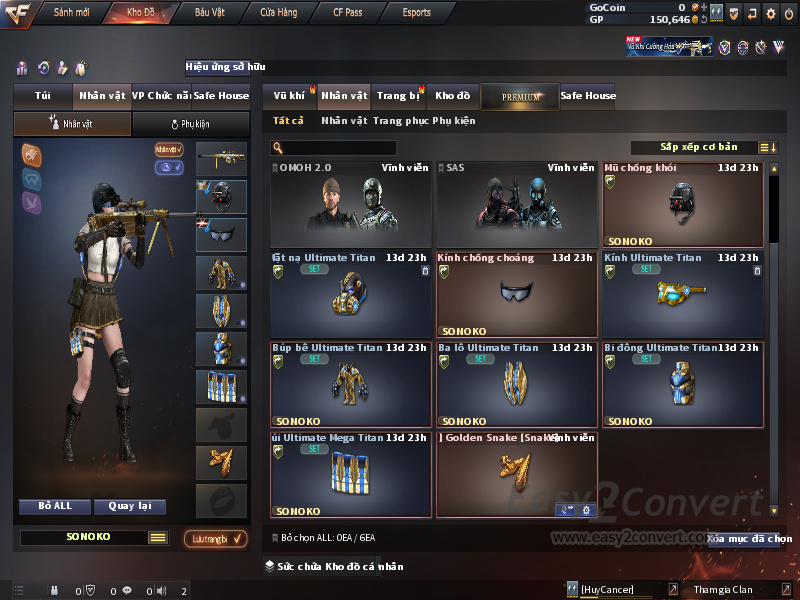
Task: Open the Cửa Hàng shop
Action: pyautogui.click(x=279, y=13)
